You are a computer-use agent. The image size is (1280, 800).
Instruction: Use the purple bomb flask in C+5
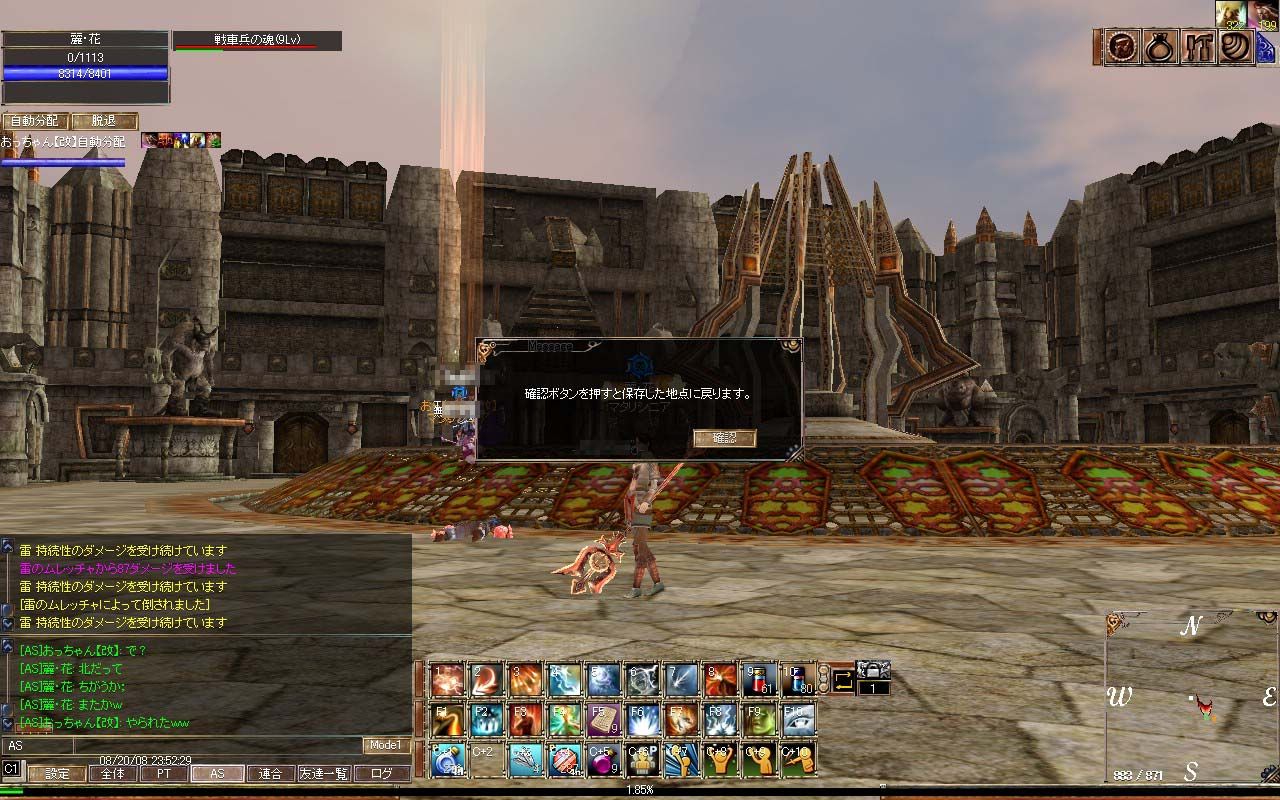coord(603,760)
